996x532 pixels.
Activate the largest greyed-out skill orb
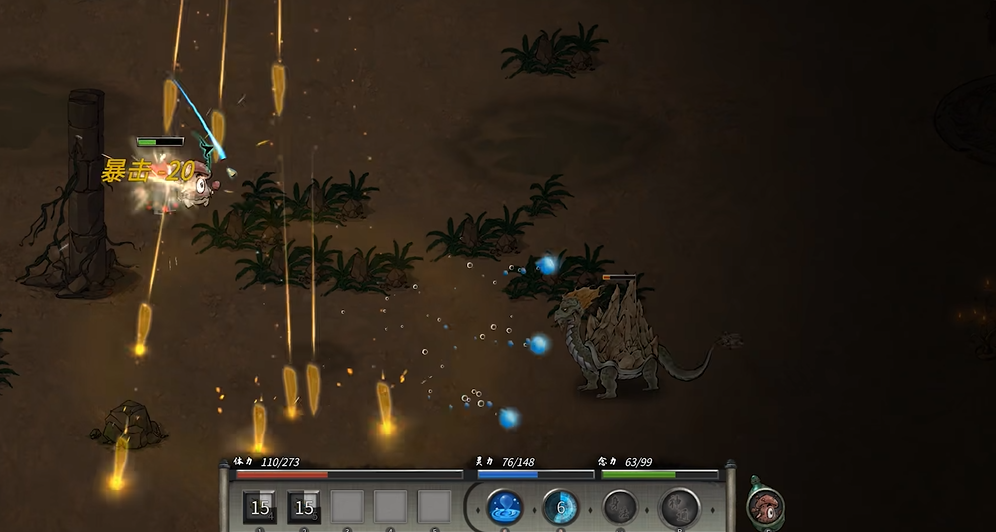680,508
